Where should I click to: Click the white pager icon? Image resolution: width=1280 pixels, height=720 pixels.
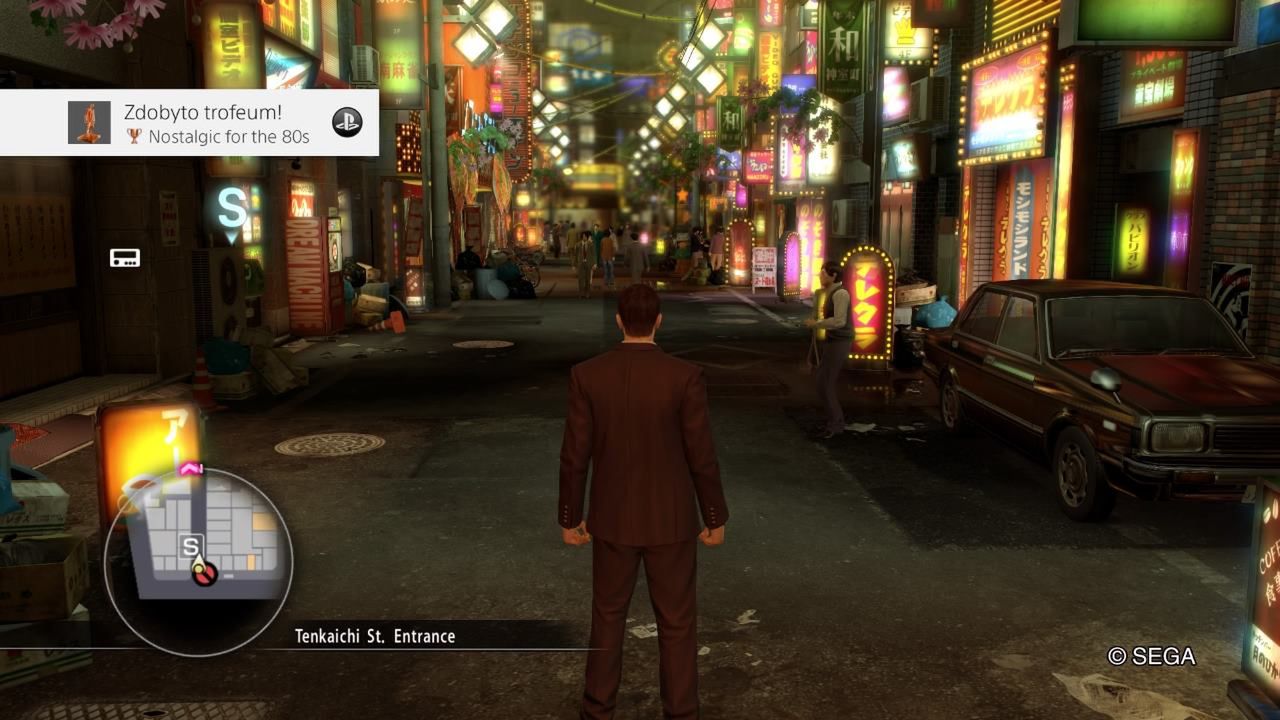[125, 258]
